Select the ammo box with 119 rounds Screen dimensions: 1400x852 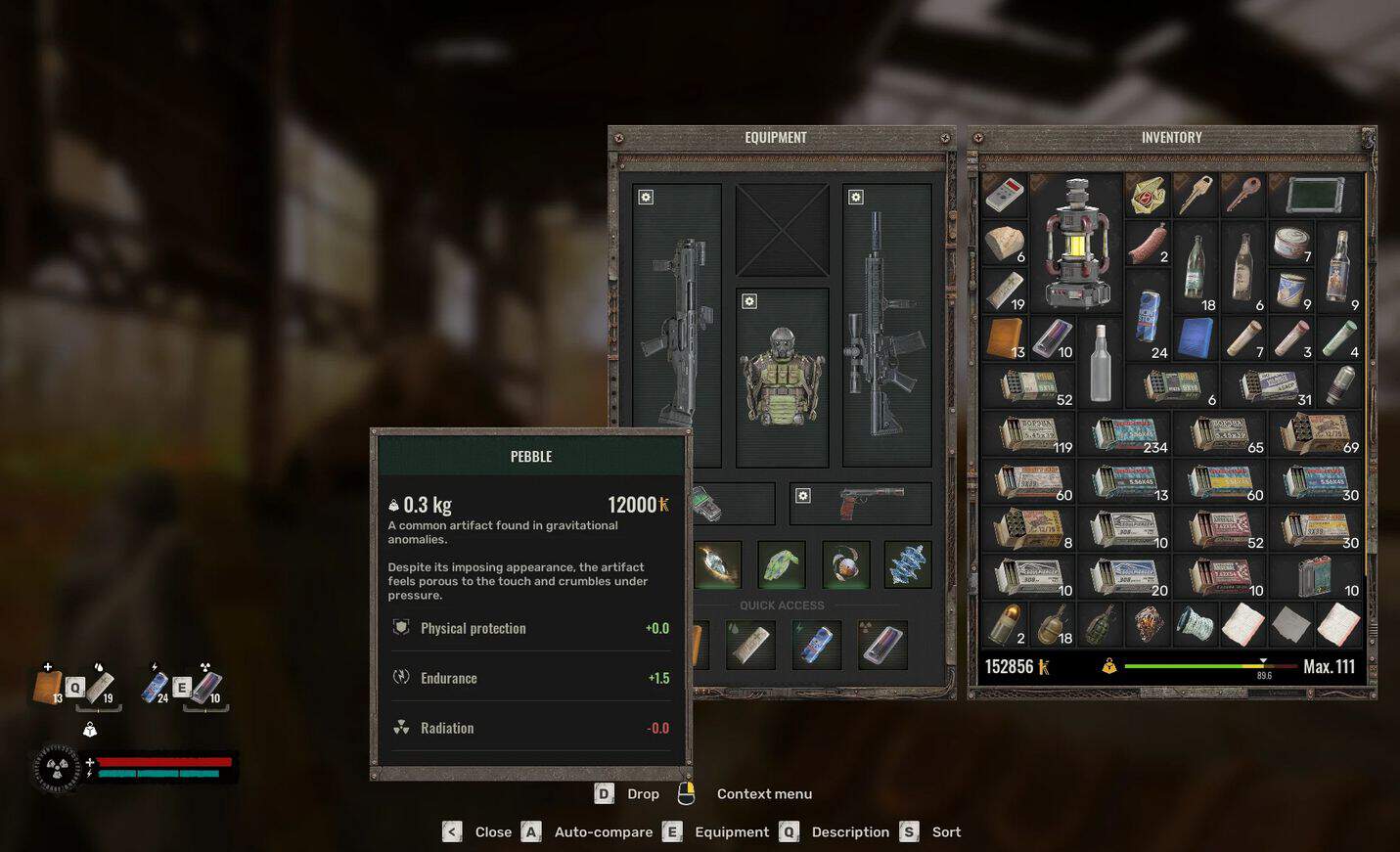coord(1029,433)
